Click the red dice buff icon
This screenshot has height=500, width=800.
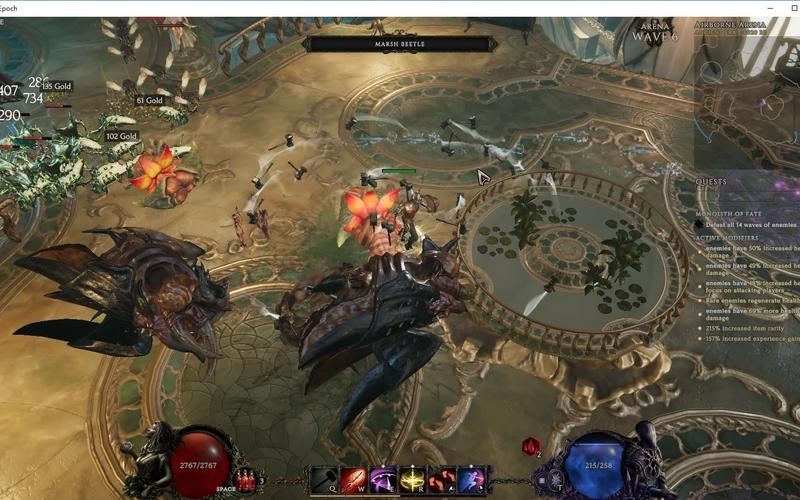tap(531, 446)
